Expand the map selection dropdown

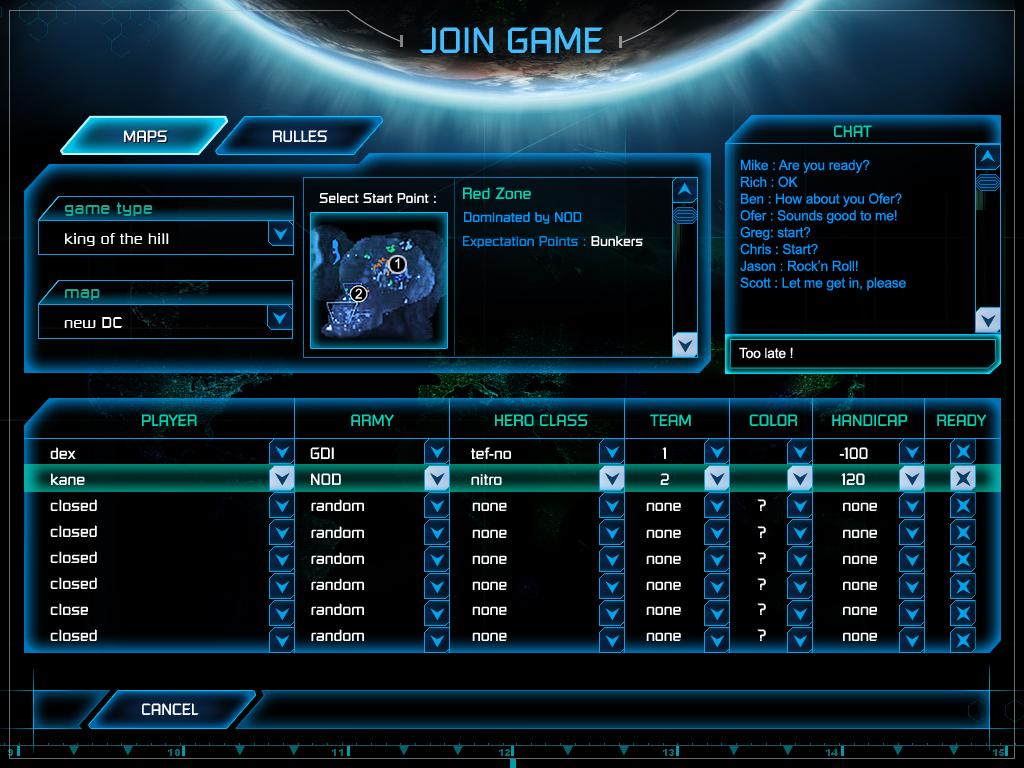coord(280,319)
